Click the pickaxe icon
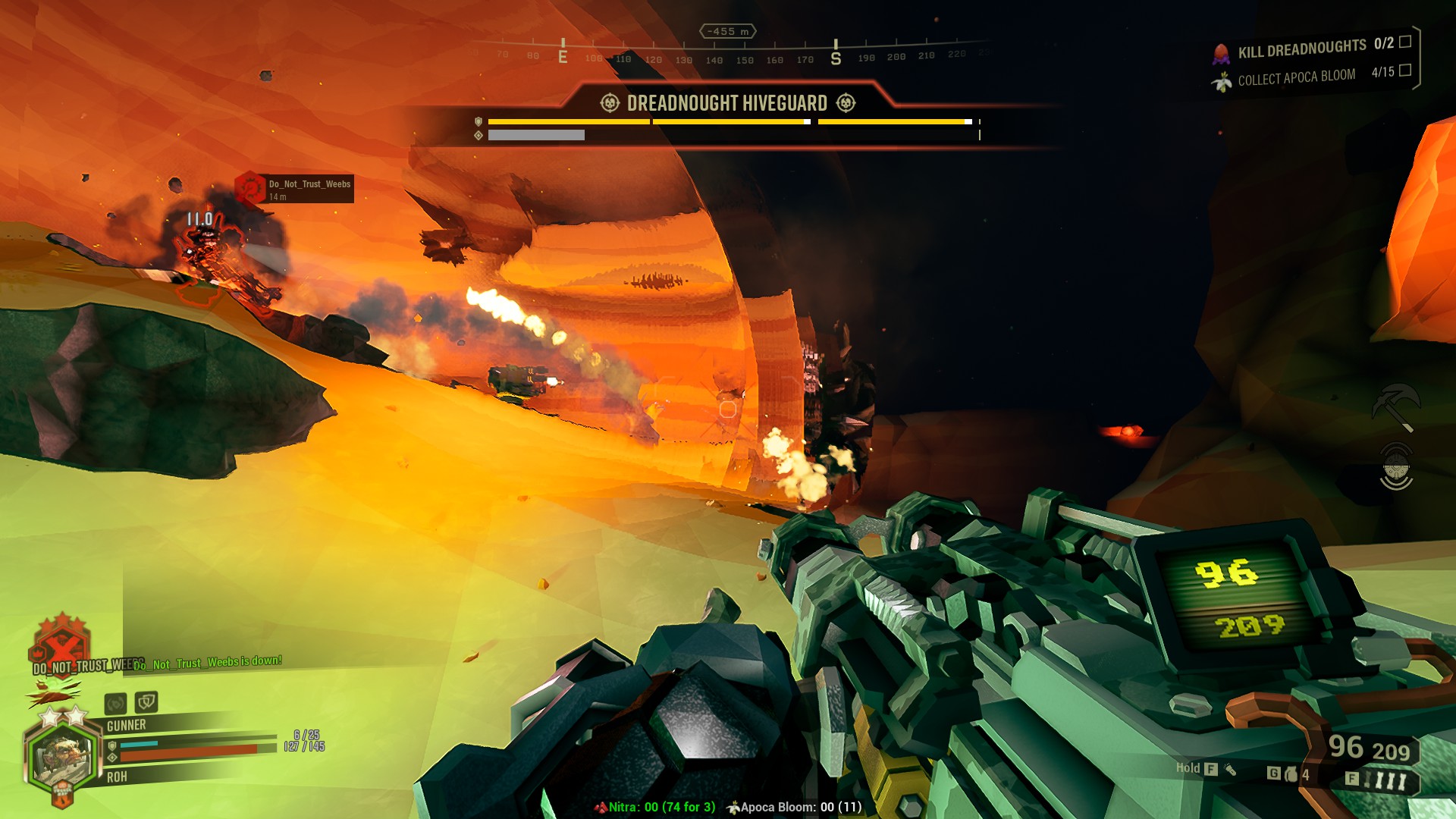The width and height of the screenshot is (1456, 819). (x=1395, y=406)
